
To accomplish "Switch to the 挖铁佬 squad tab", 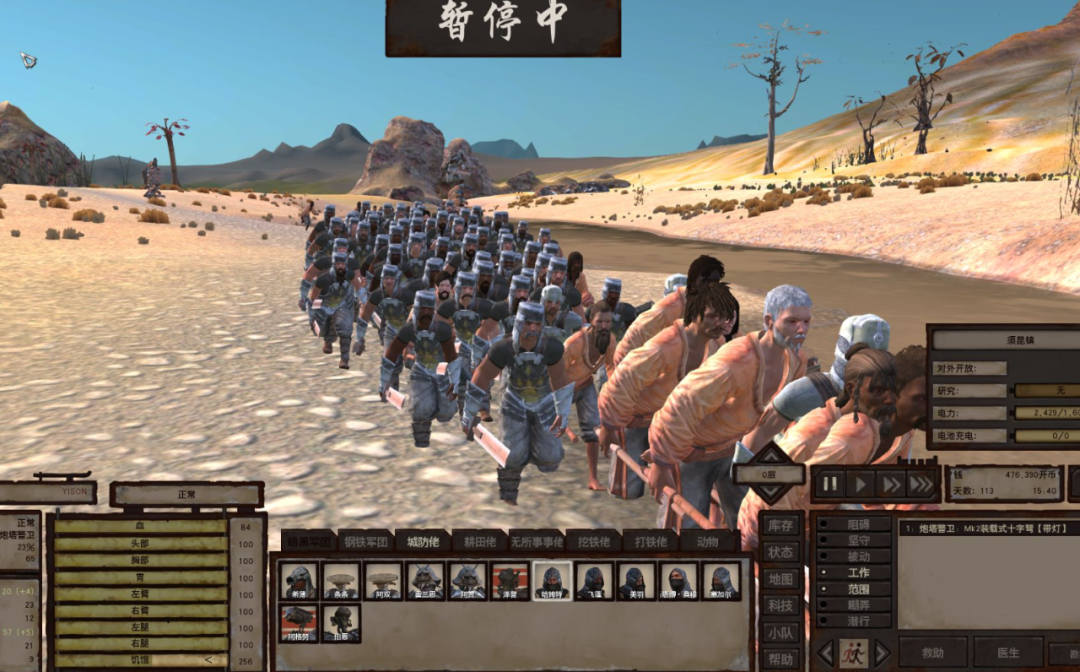I will 593,541.
